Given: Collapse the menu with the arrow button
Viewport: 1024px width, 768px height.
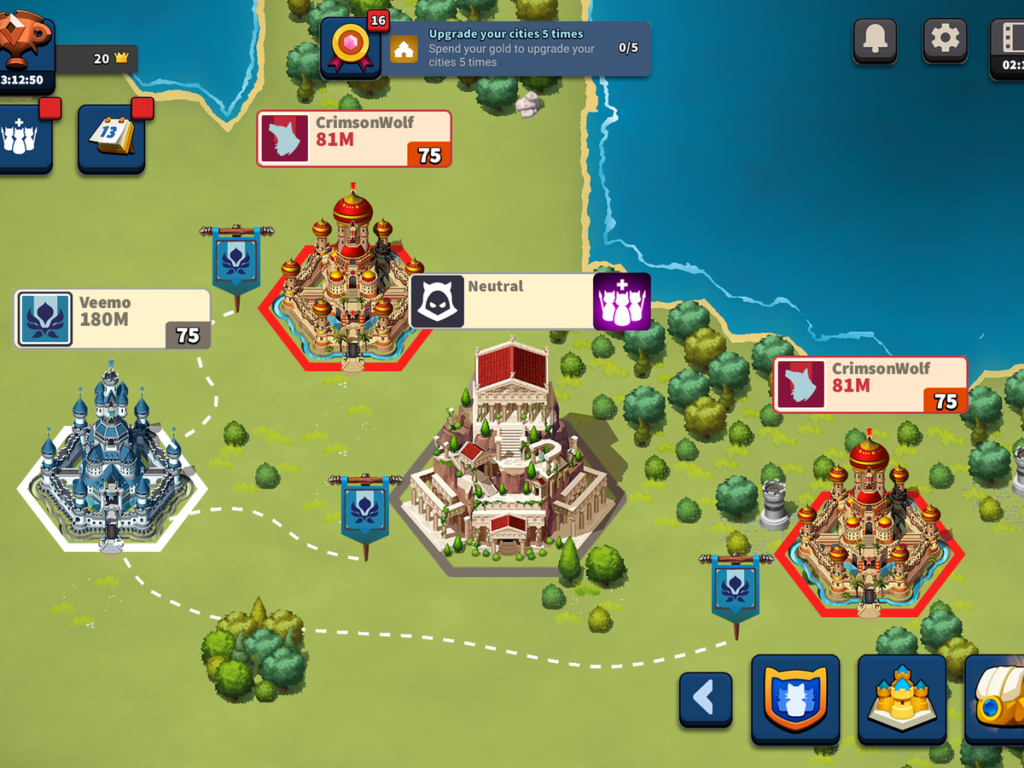Looking at the screenshot, I should tap(706, 698).
